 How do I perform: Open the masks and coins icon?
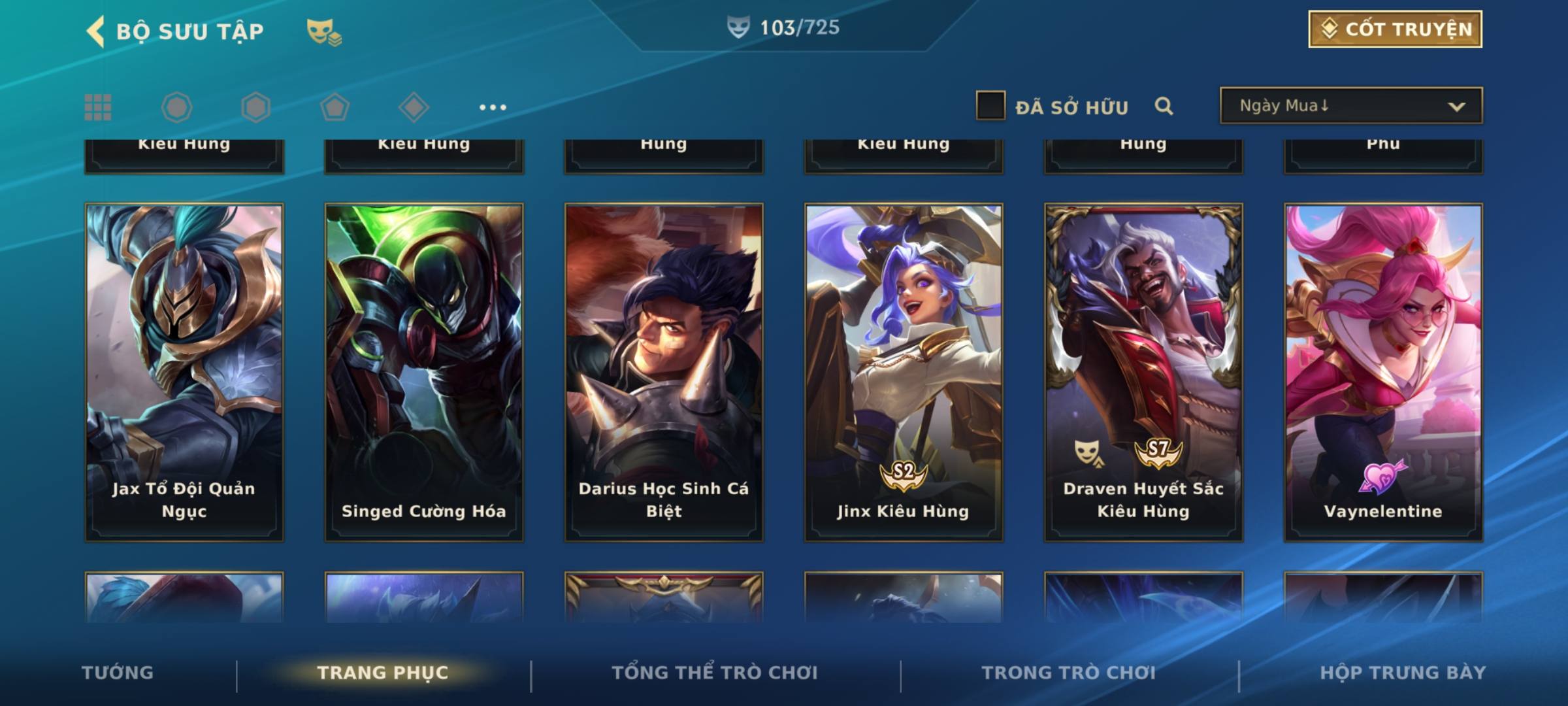pyautogui.click(x=324, y=32)
